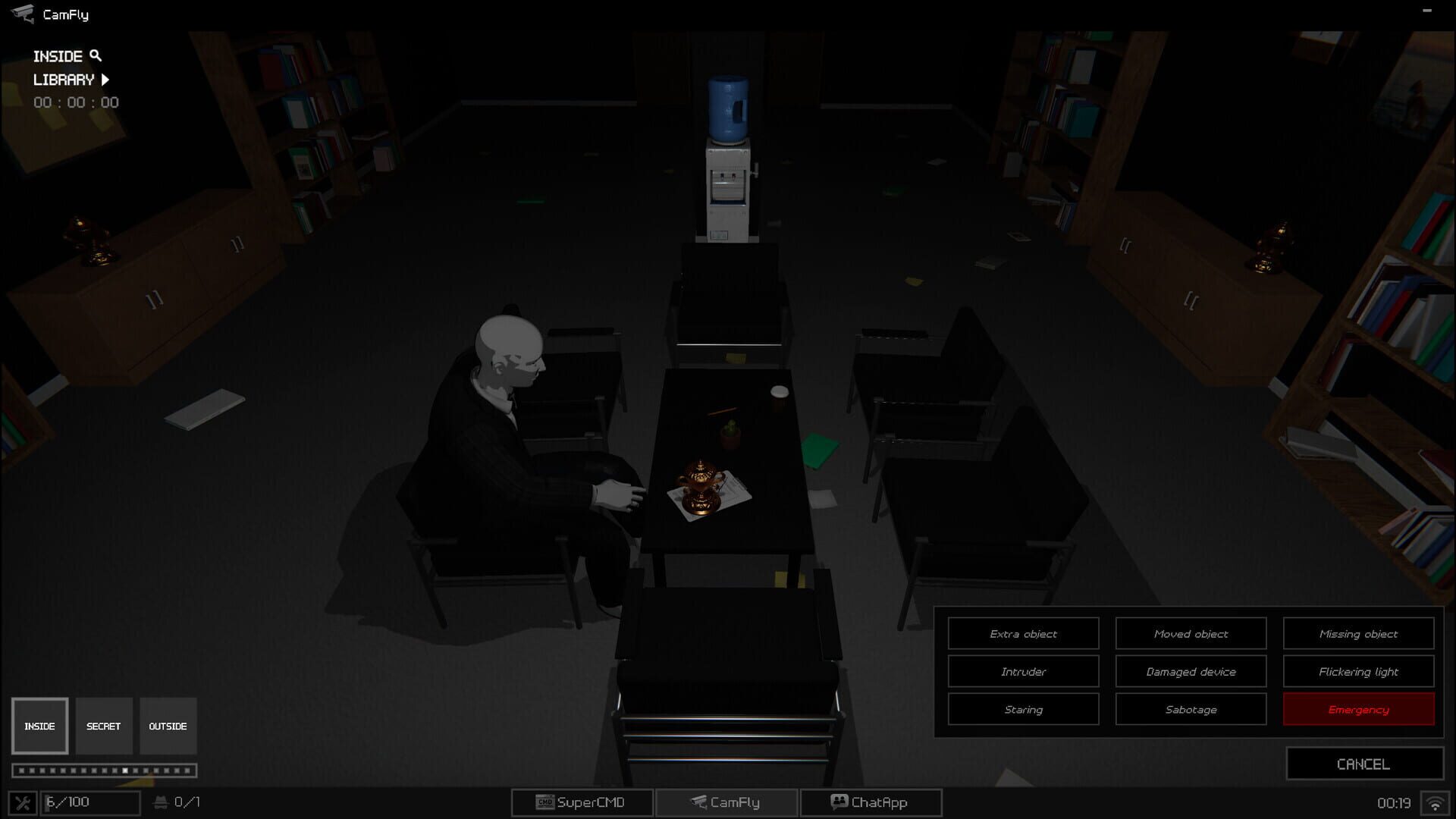Expand LIBRARY using its arrow

click(x=105, y=79)
